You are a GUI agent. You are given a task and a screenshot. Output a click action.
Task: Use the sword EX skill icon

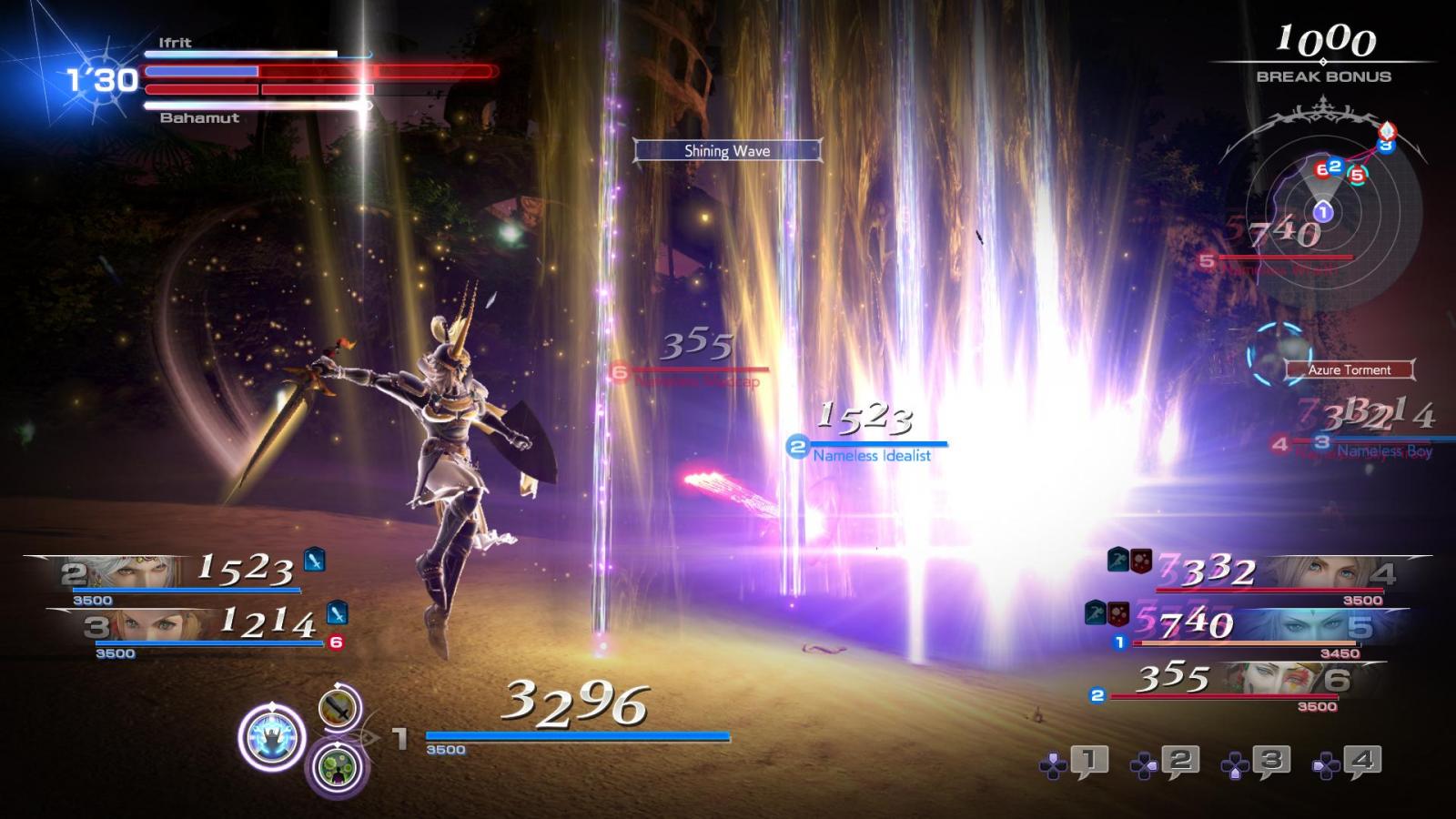[339, 707]
